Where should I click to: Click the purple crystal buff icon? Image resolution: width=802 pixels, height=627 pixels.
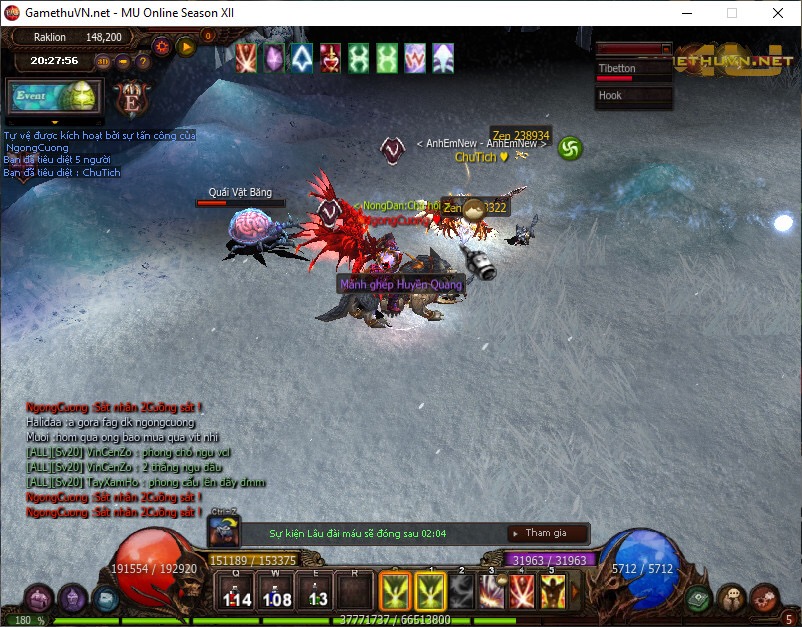tap(274, 58)
